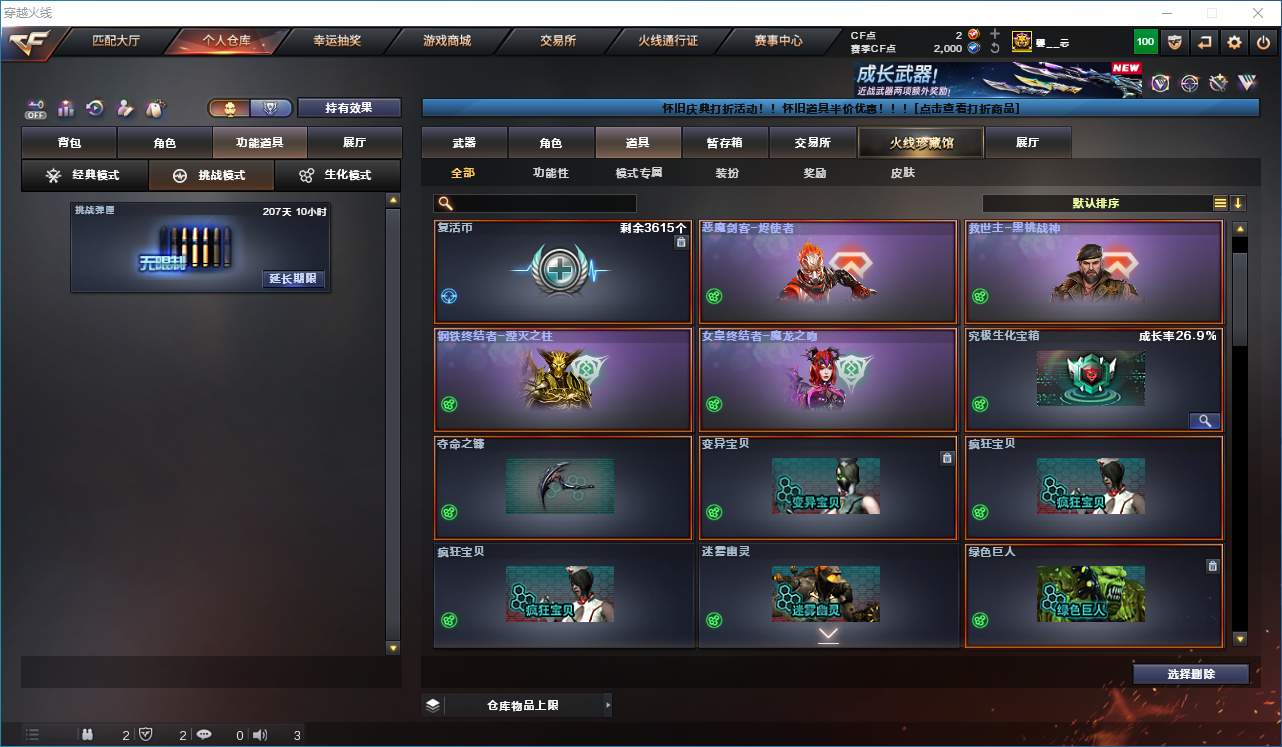
Task: Go to 游戏商城 shop
Action: pos(446,41)
